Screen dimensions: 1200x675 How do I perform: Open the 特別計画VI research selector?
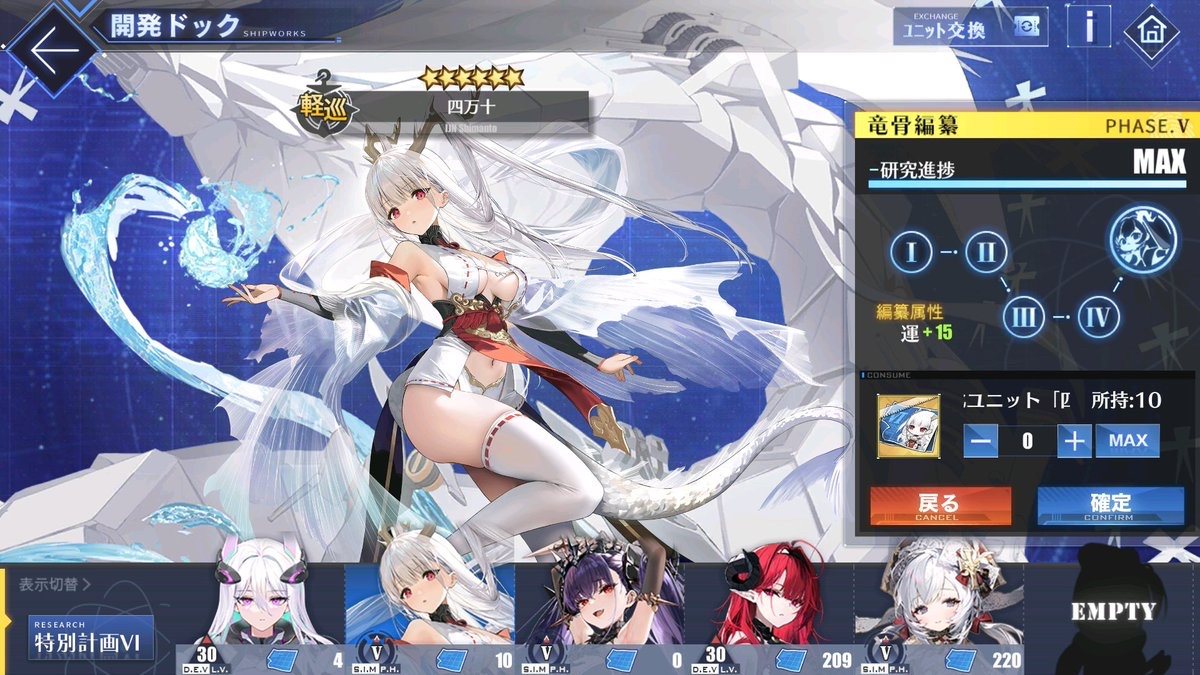point(90,638)
